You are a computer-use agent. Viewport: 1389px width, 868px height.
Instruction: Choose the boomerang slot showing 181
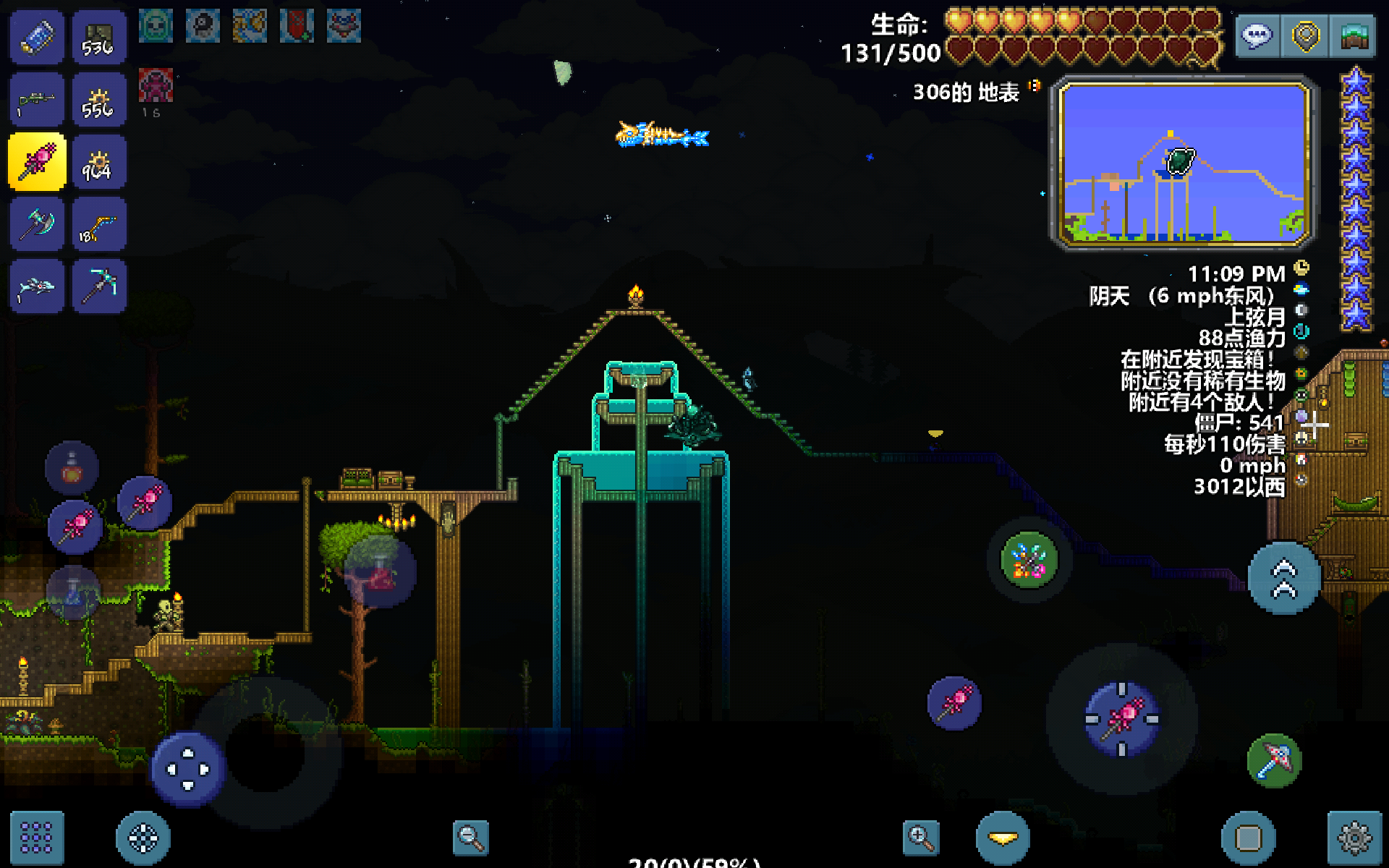(x=99, y=225)
